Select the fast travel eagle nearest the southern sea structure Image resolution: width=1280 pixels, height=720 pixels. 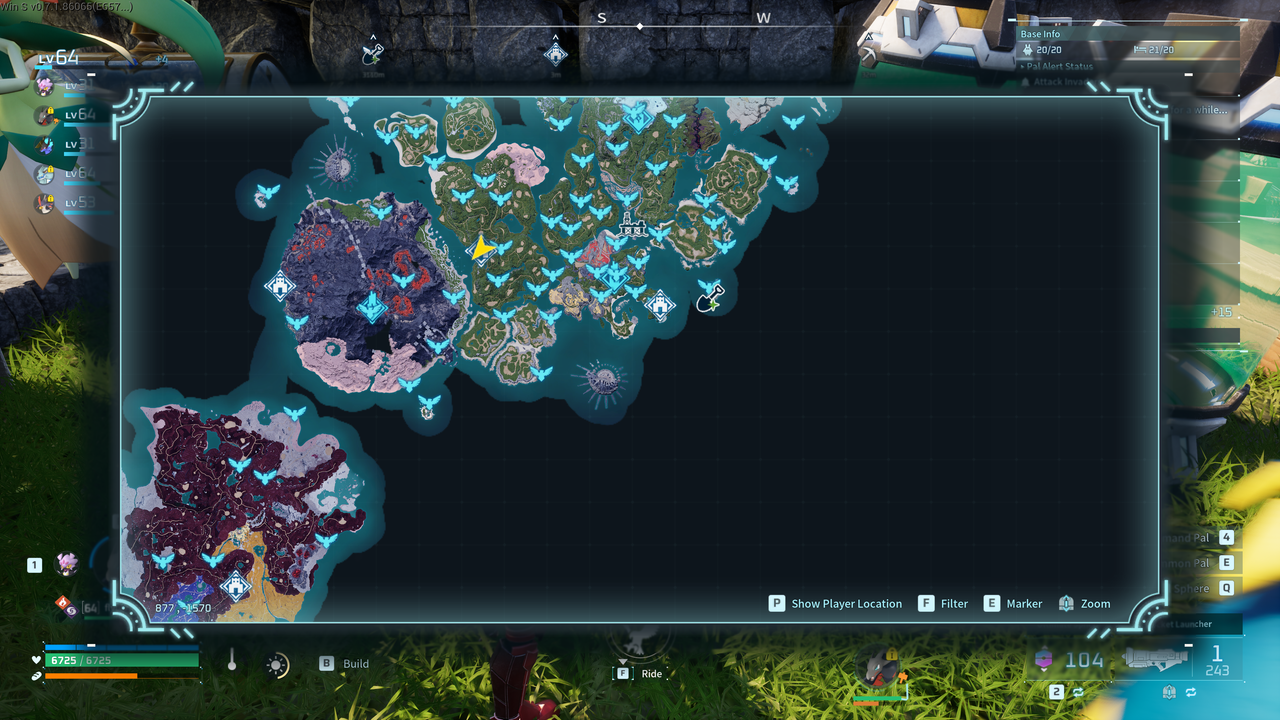pyautogui.click(x=541, y=374)
